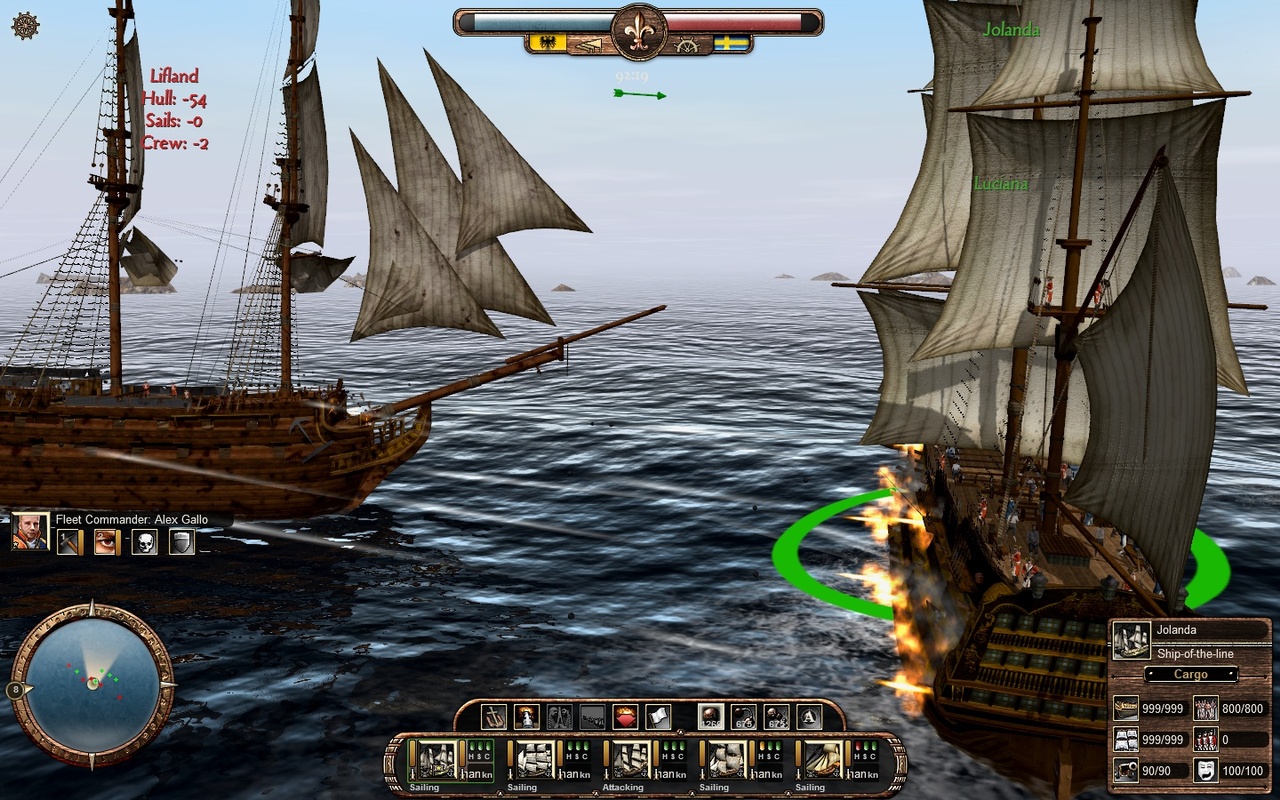Viewport: 1280px width, 800px height.
Task: Enable the shield defensive stance
Action: click(x=183, y=542)
